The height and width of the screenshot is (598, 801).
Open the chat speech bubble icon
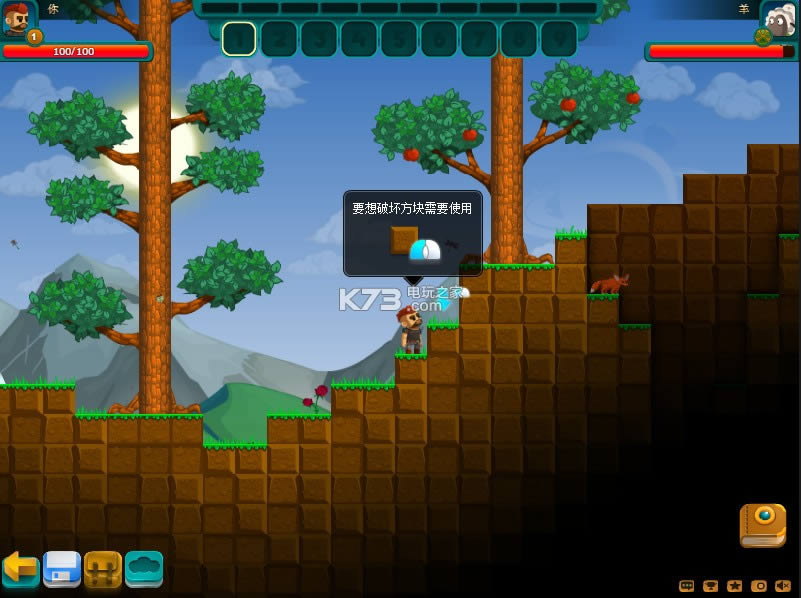tap(686, 586)
